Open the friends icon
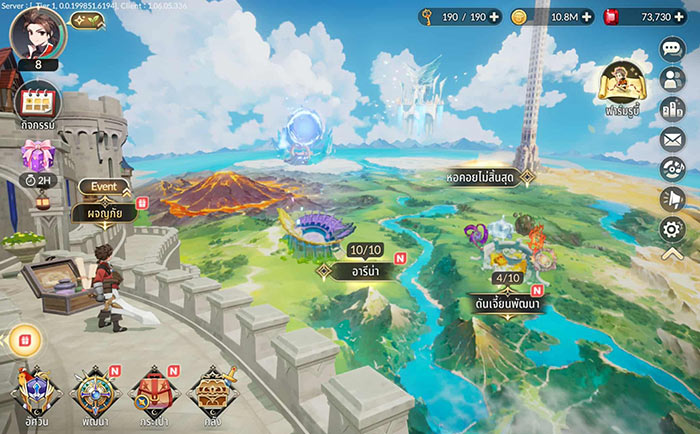Viewport: 700px width, 434px height. point(672,80)
